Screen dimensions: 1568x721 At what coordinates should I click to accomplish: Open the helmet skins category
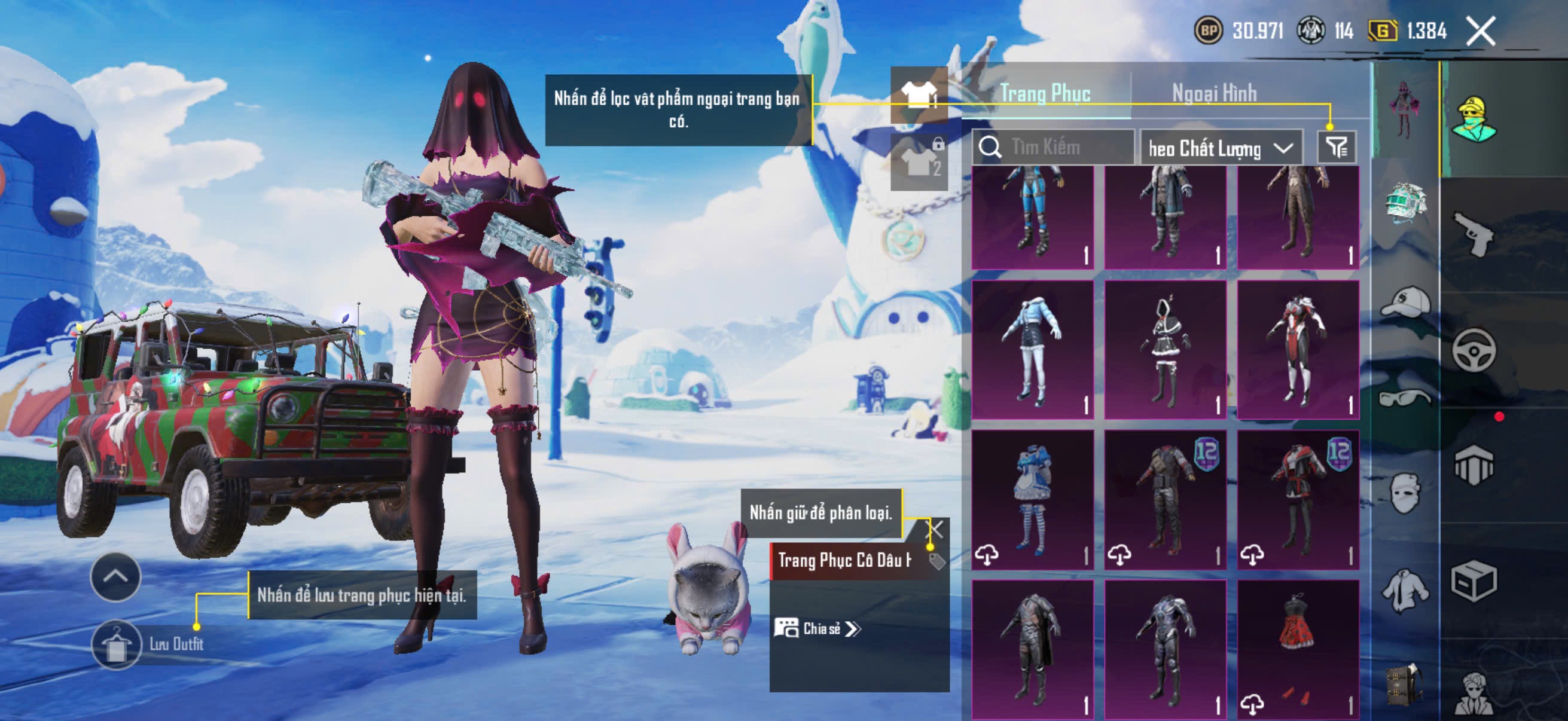[1405, 203]
